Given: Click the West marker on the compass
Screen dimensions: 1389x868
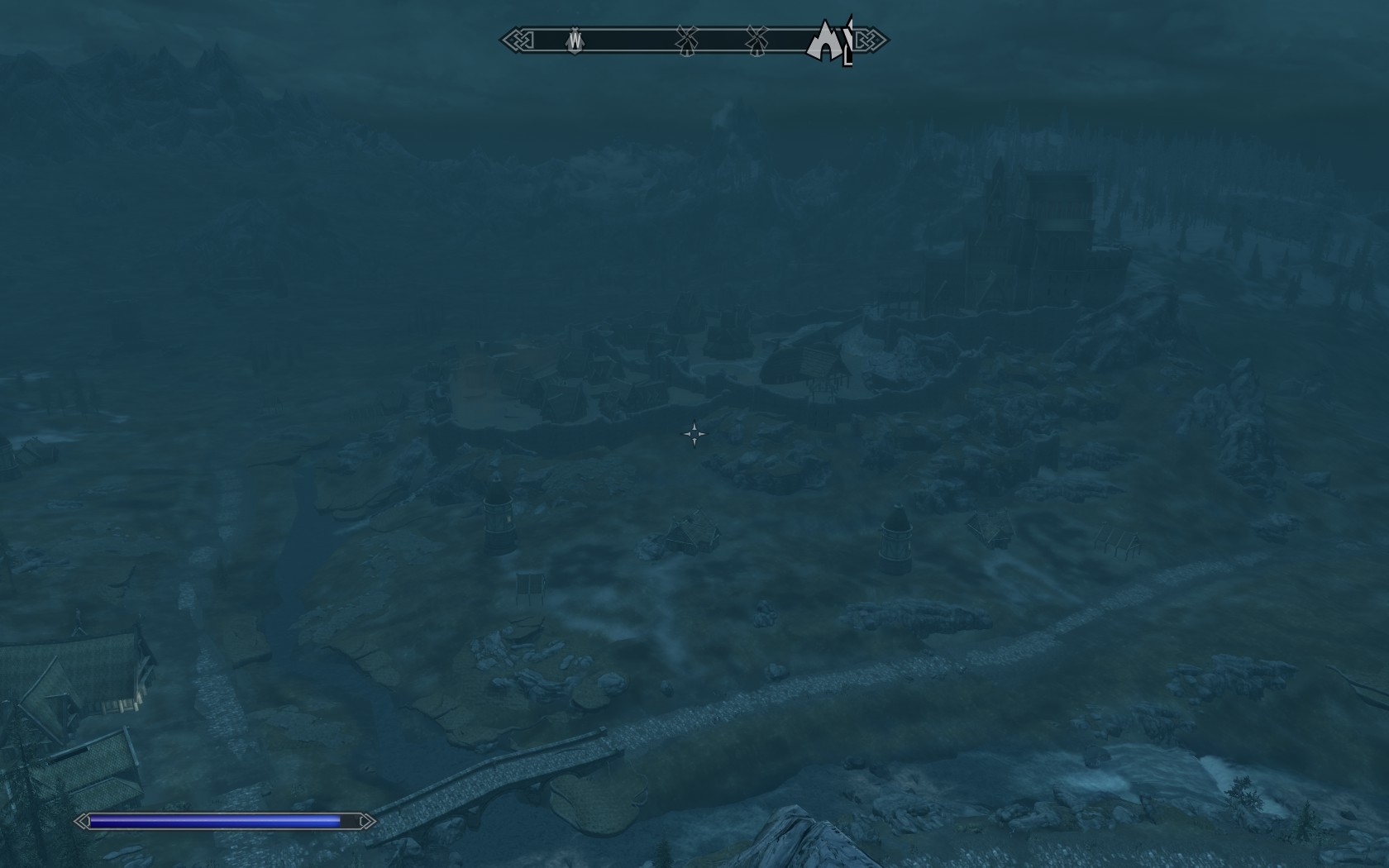Looking at the screenshot, I should [x=575, y=40].
